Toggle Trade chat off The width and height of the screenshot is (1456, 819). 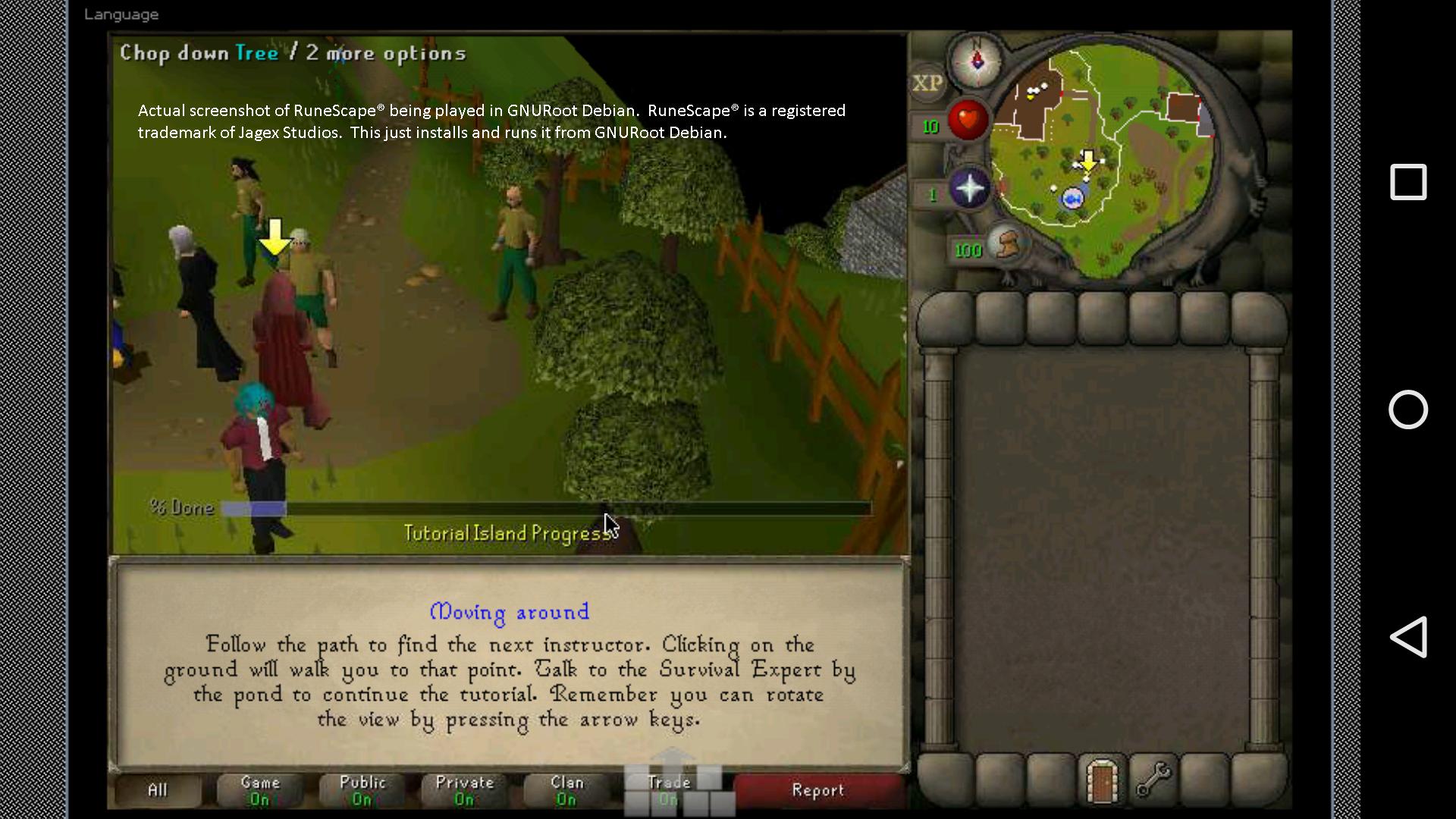669,789
